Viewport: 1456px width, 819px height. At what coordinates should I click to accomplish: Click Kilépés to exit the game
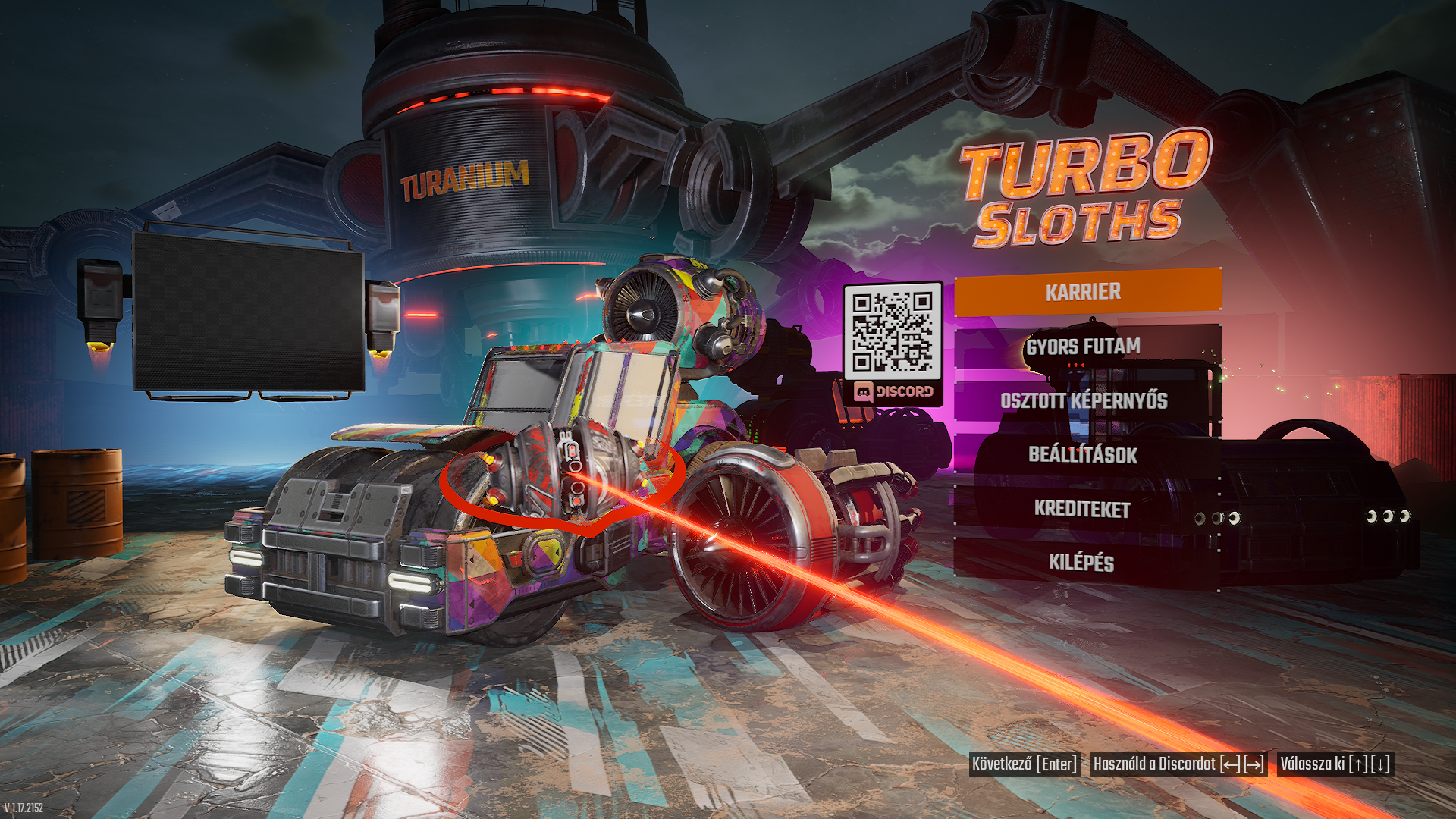[x=1087, y=563]
